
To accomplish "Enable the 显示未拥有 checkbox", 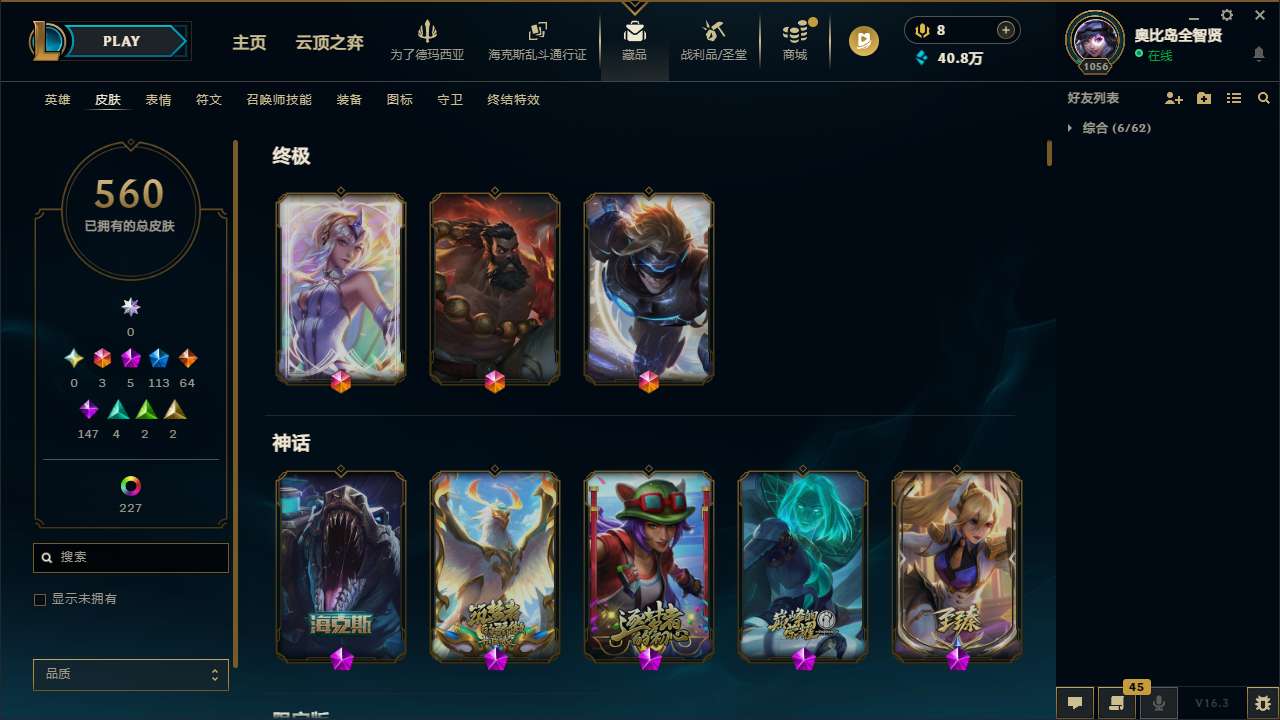I will tap(40, 599).
